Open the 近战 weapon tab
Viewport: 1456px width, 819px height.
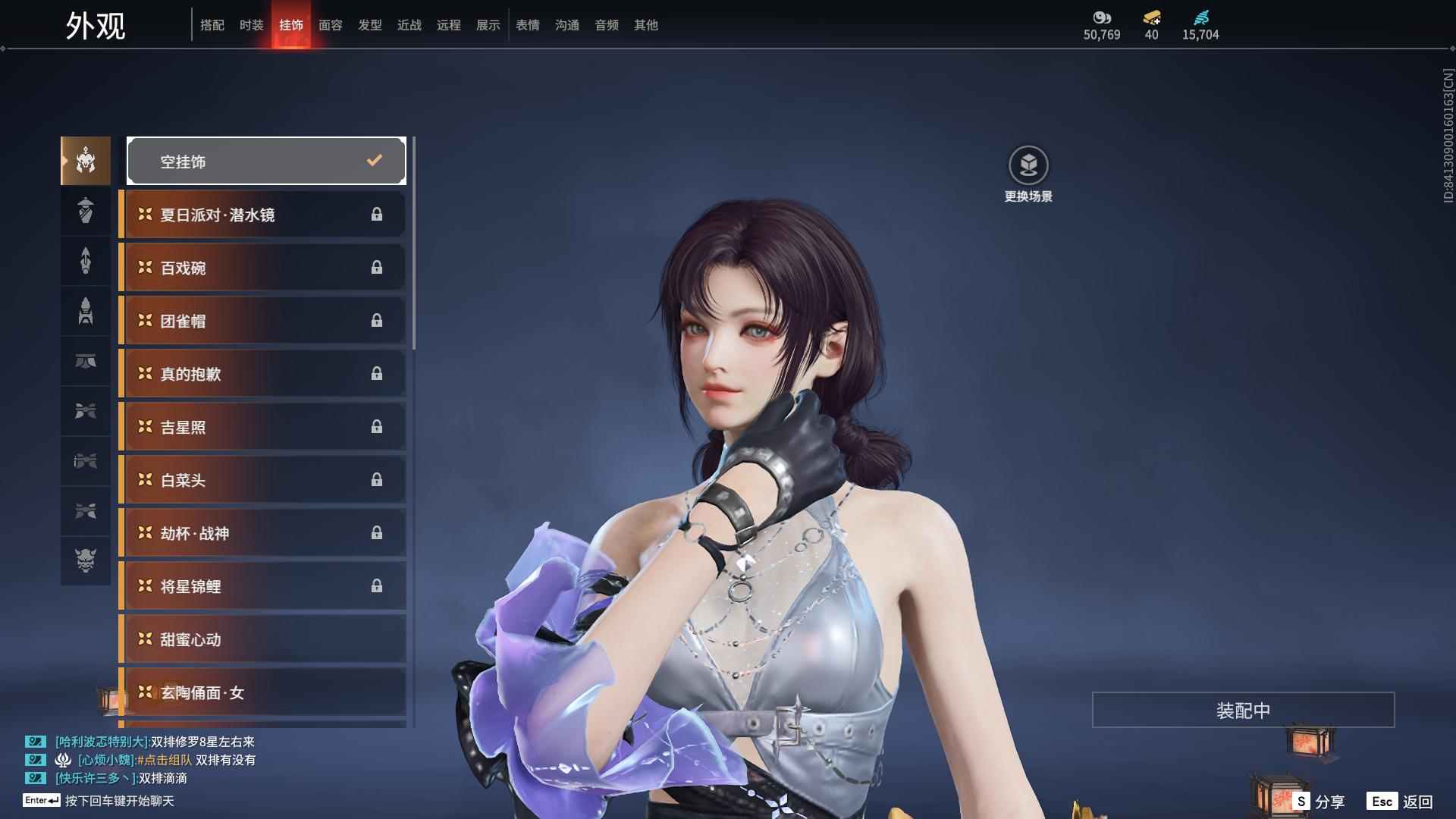pyautogui.click(x=409, y=25)
